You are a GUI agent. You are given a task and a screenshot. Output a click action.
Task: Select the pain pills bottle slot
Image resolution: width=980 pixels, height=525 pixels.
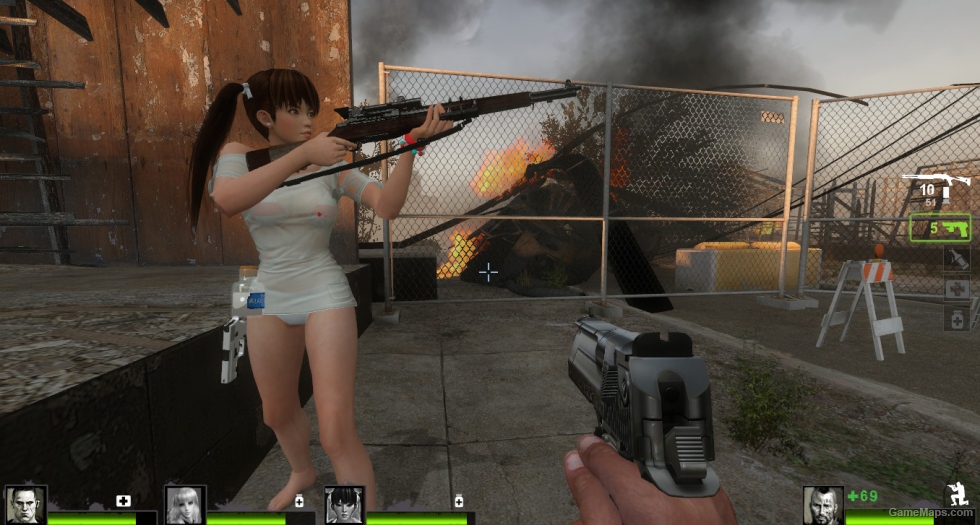coord(956,318)
